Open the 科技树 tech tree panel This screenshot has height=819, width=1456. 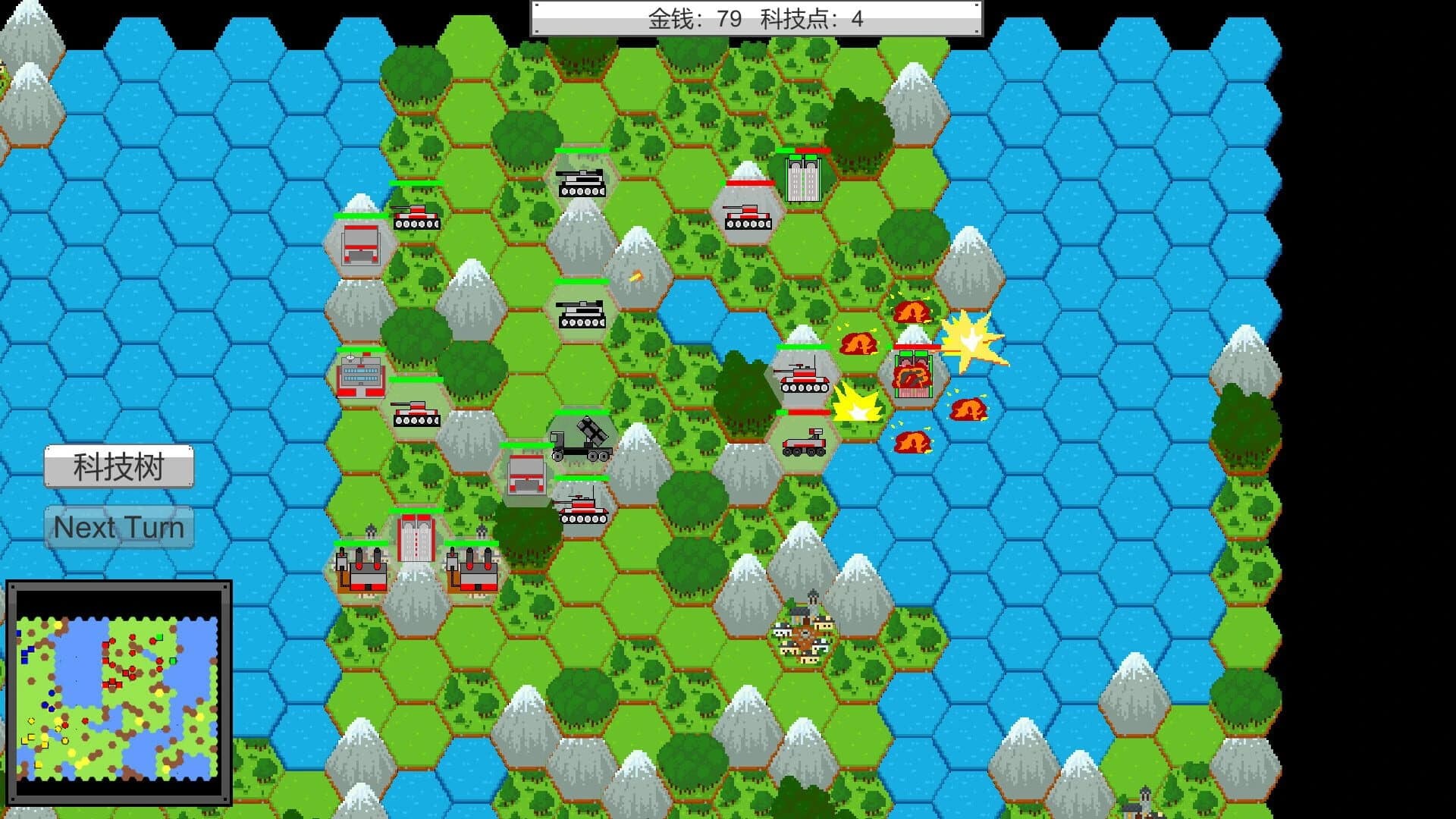[119, 466]
